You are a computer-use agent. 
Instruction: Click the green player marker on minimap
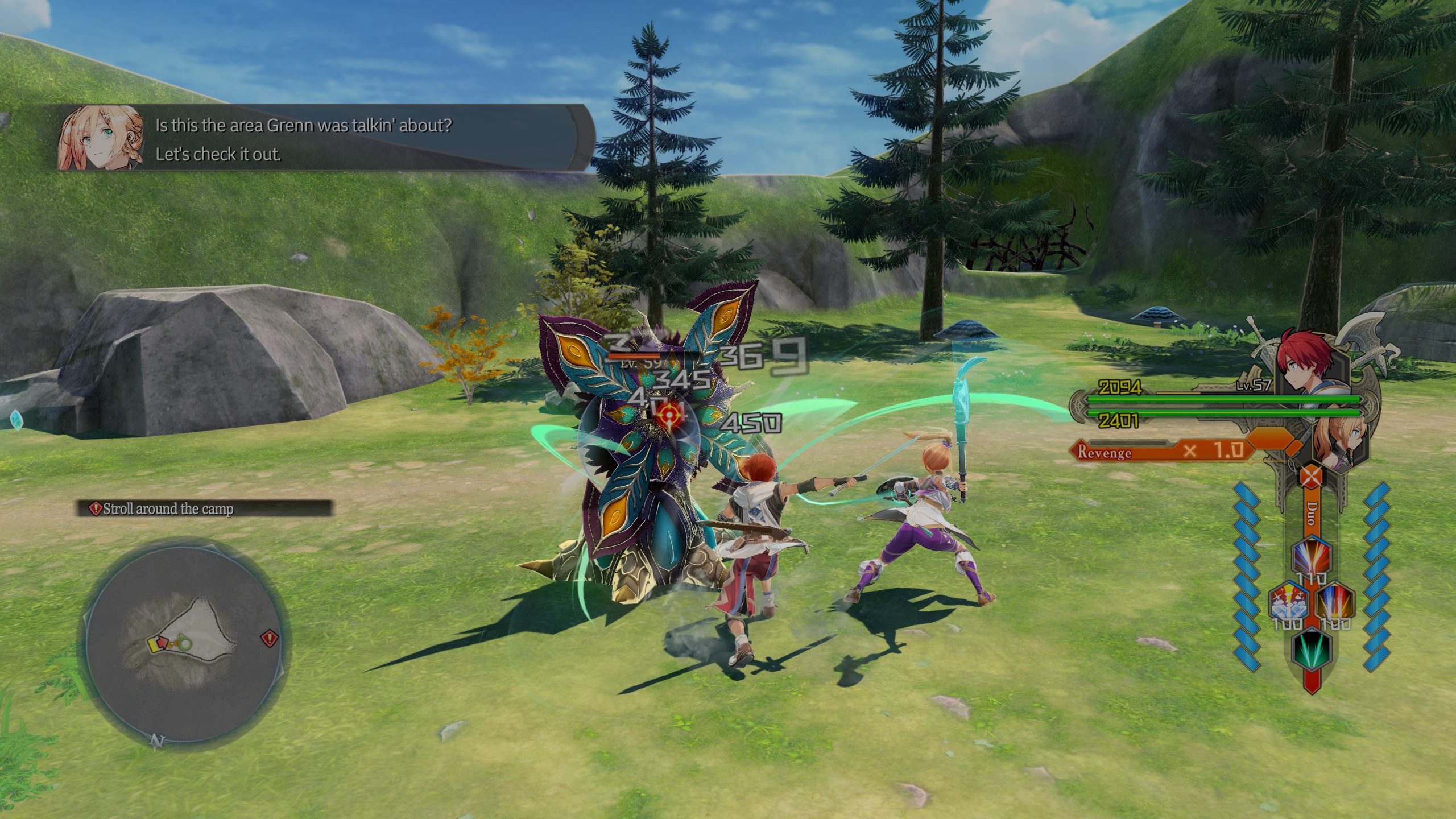(x=185, y=644)
